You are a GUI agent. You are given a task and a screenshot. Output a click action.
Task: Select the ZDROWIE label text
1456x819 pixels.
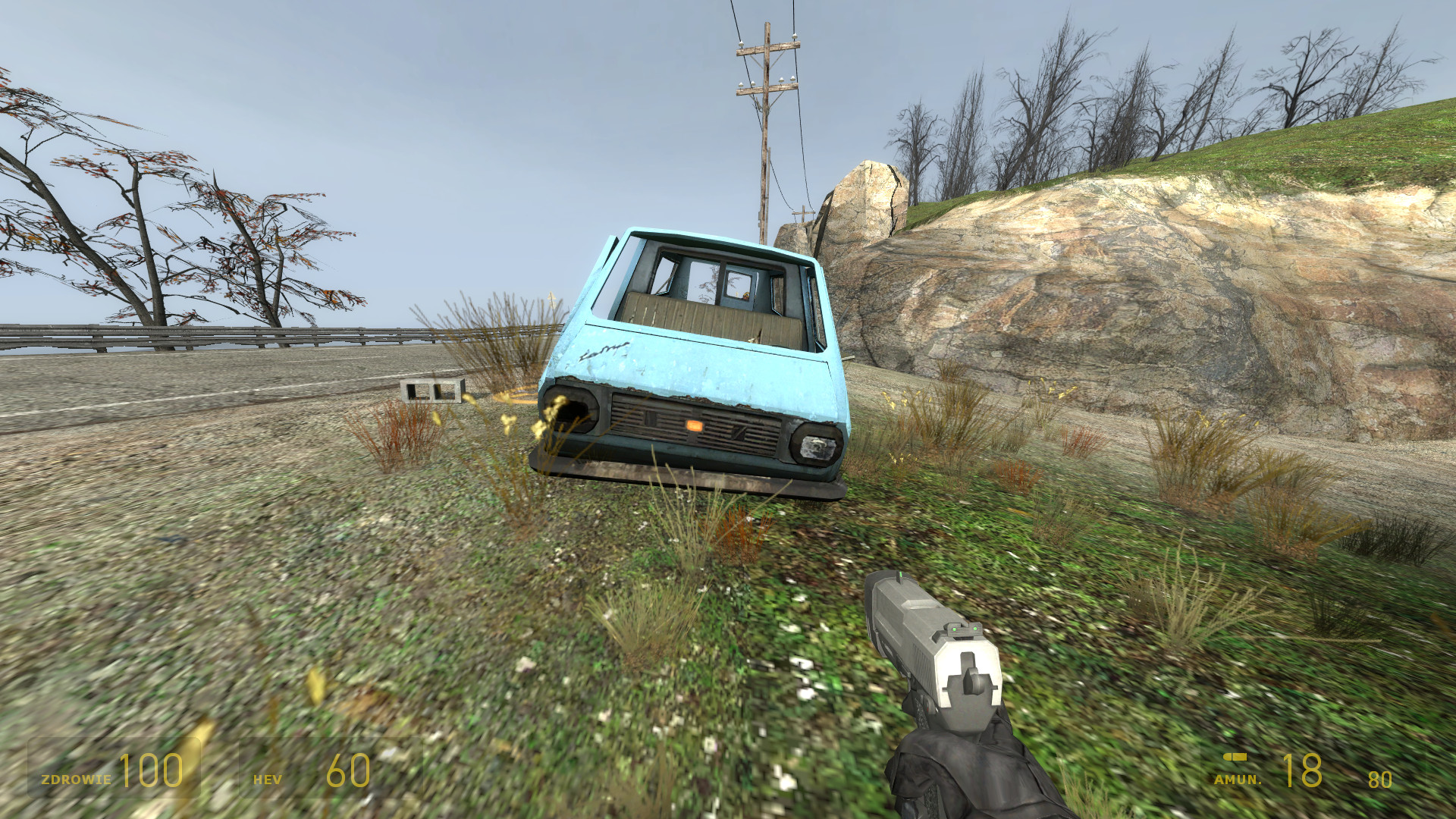[76, 779]
